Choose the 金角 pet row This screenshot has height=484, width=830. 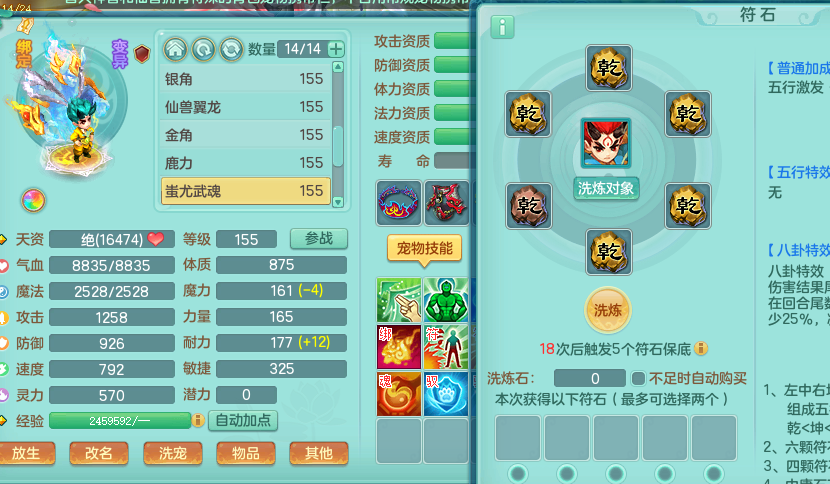pyautogui.click(x=245, y=135)
